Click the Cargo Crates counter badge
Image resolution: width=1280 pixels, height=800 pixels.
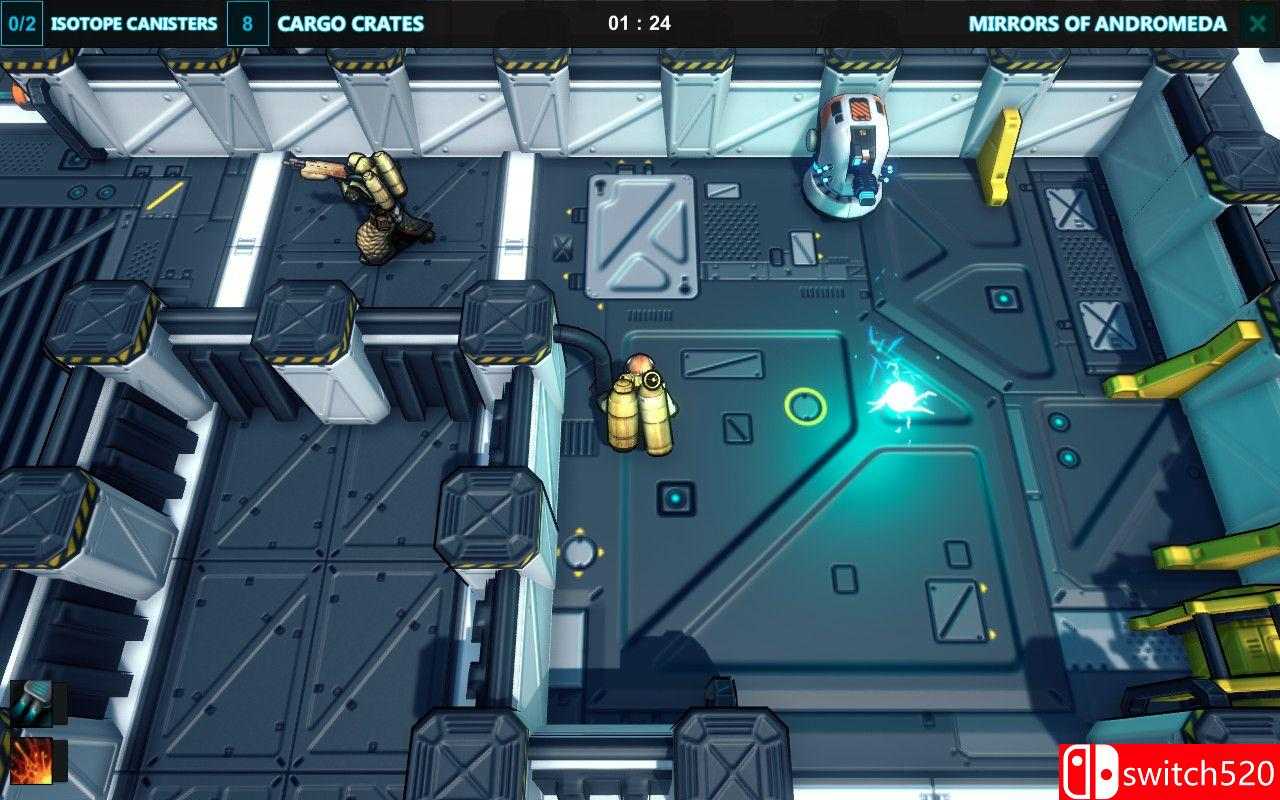point(246,22)
